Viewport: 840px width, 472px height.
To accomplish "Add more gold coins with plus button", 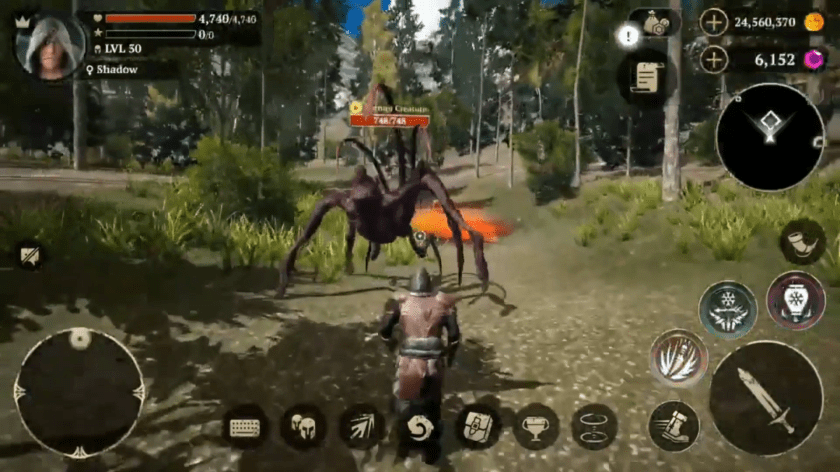I will (x=713, y=22).
